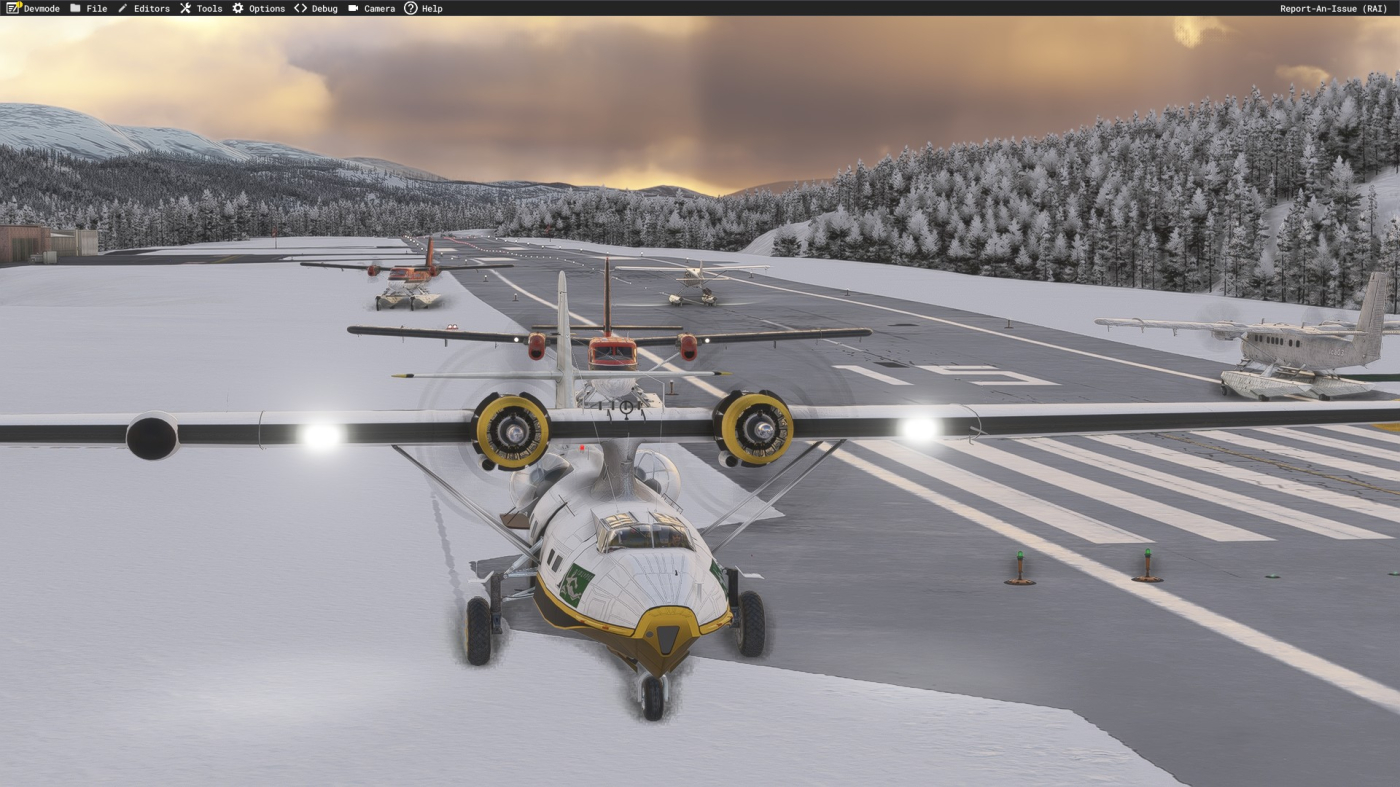Open the Help menu
This screenshot has height=787, width=1400.
click(x=423, y=8)
